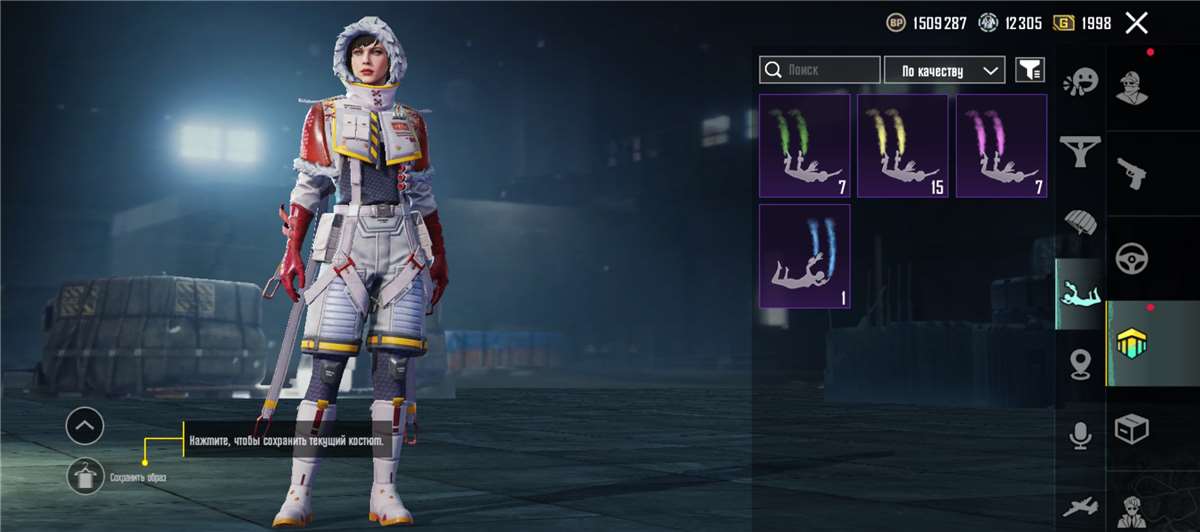This screenshot has width=1200, height=532.
Task: Select the green skydiving trail item
Action: pos(805,146)
